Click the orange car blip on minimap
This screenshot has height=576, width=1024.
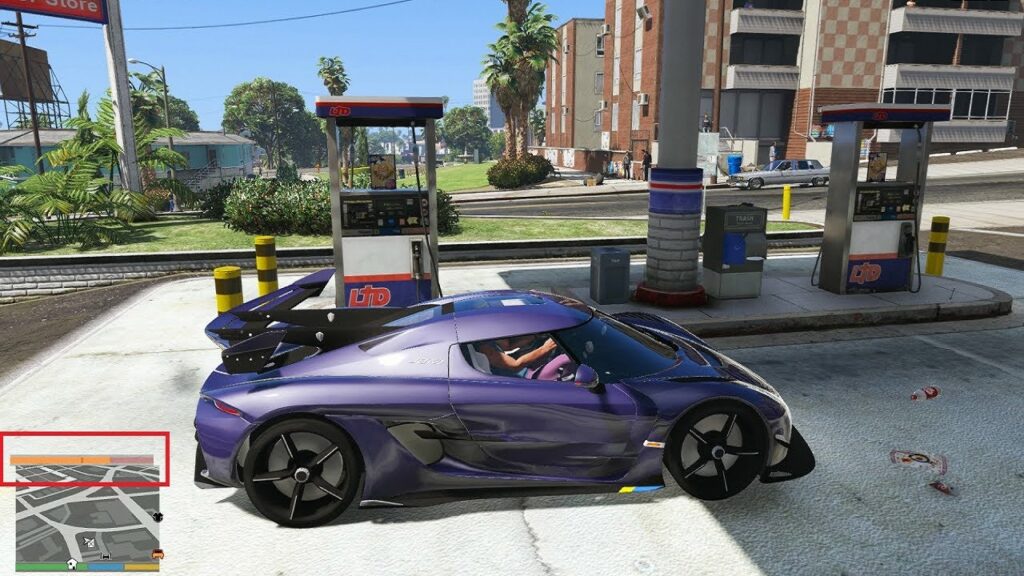[x=157, y=553]
